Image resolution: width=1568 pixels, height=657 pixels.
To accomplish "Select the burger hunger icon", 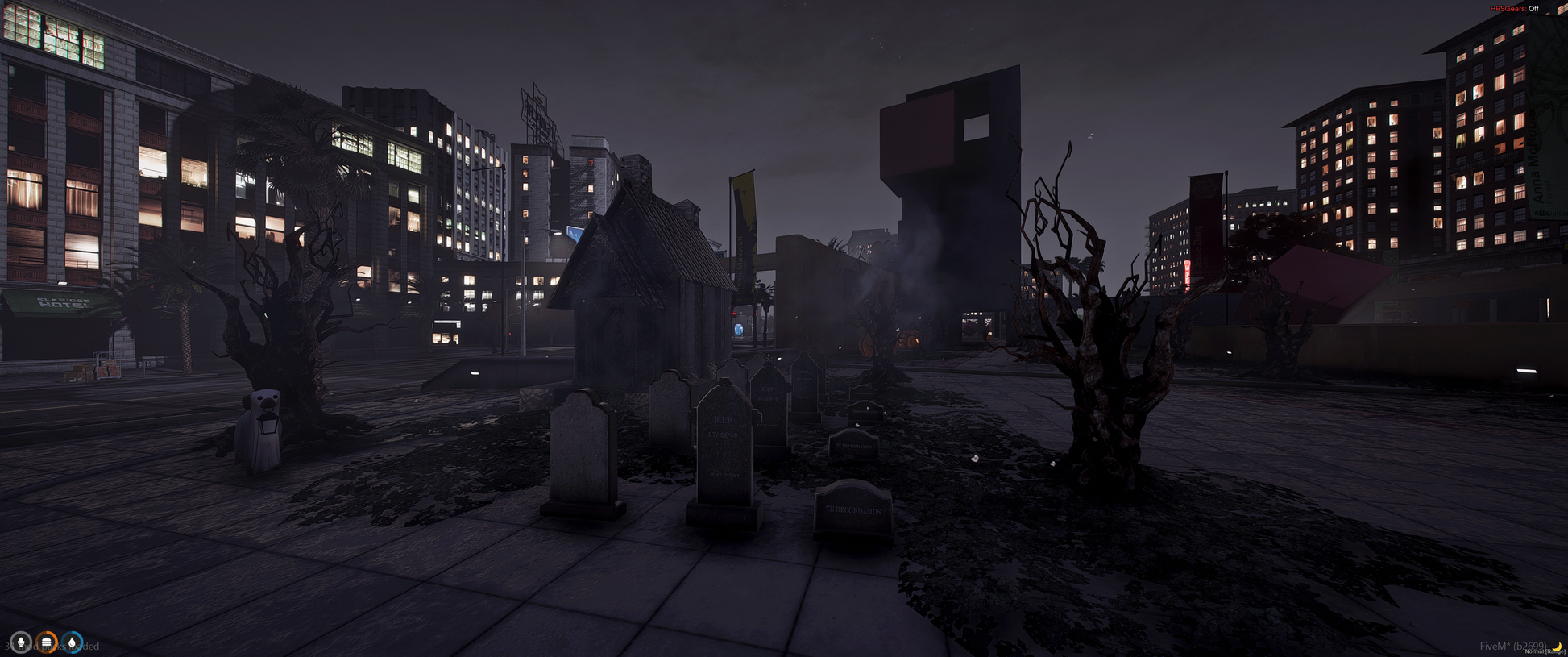I will (47, 642).
